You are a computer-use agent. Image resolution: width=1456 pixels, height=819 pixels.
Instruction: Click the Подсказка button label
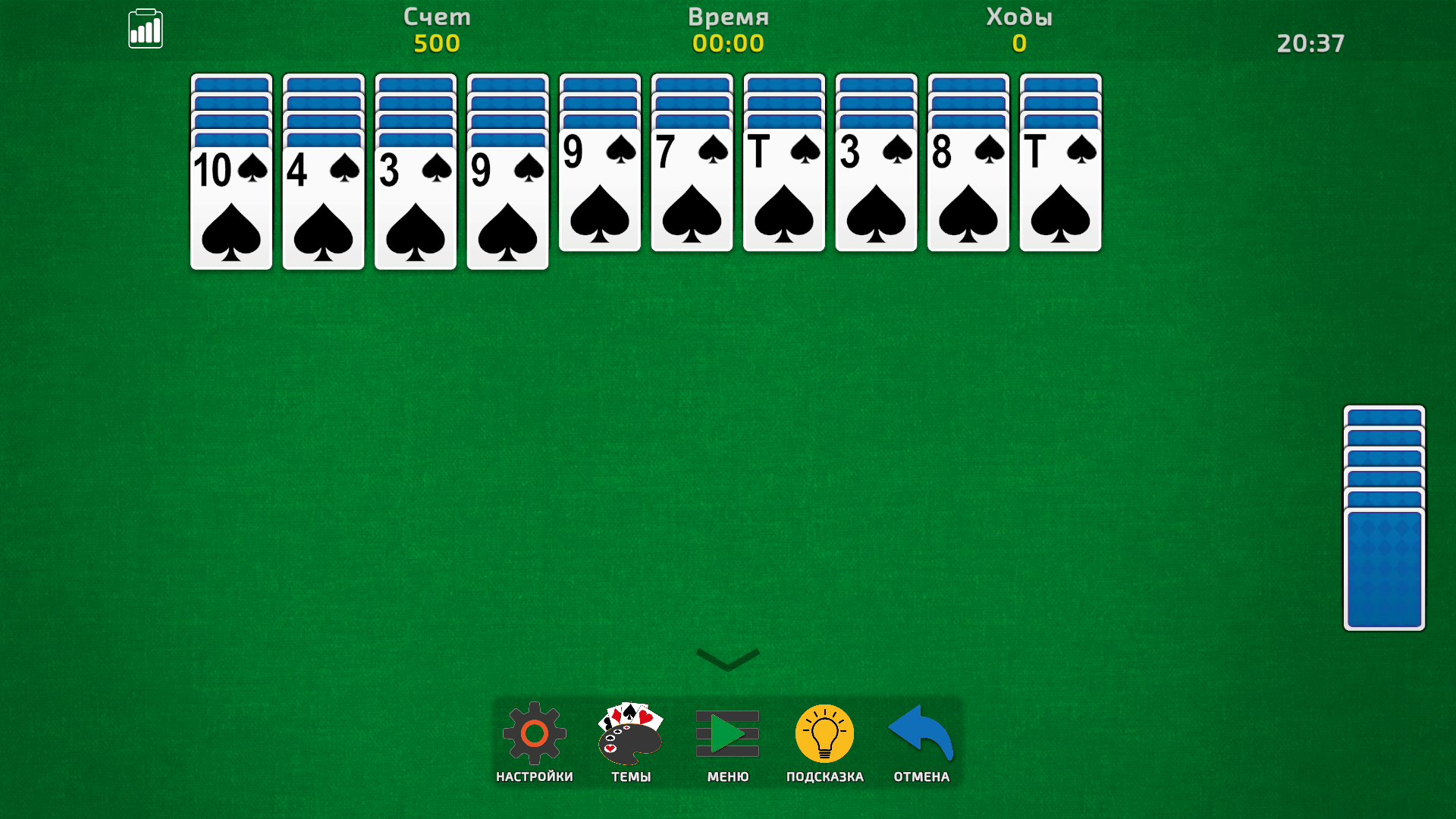click(824, 776)
